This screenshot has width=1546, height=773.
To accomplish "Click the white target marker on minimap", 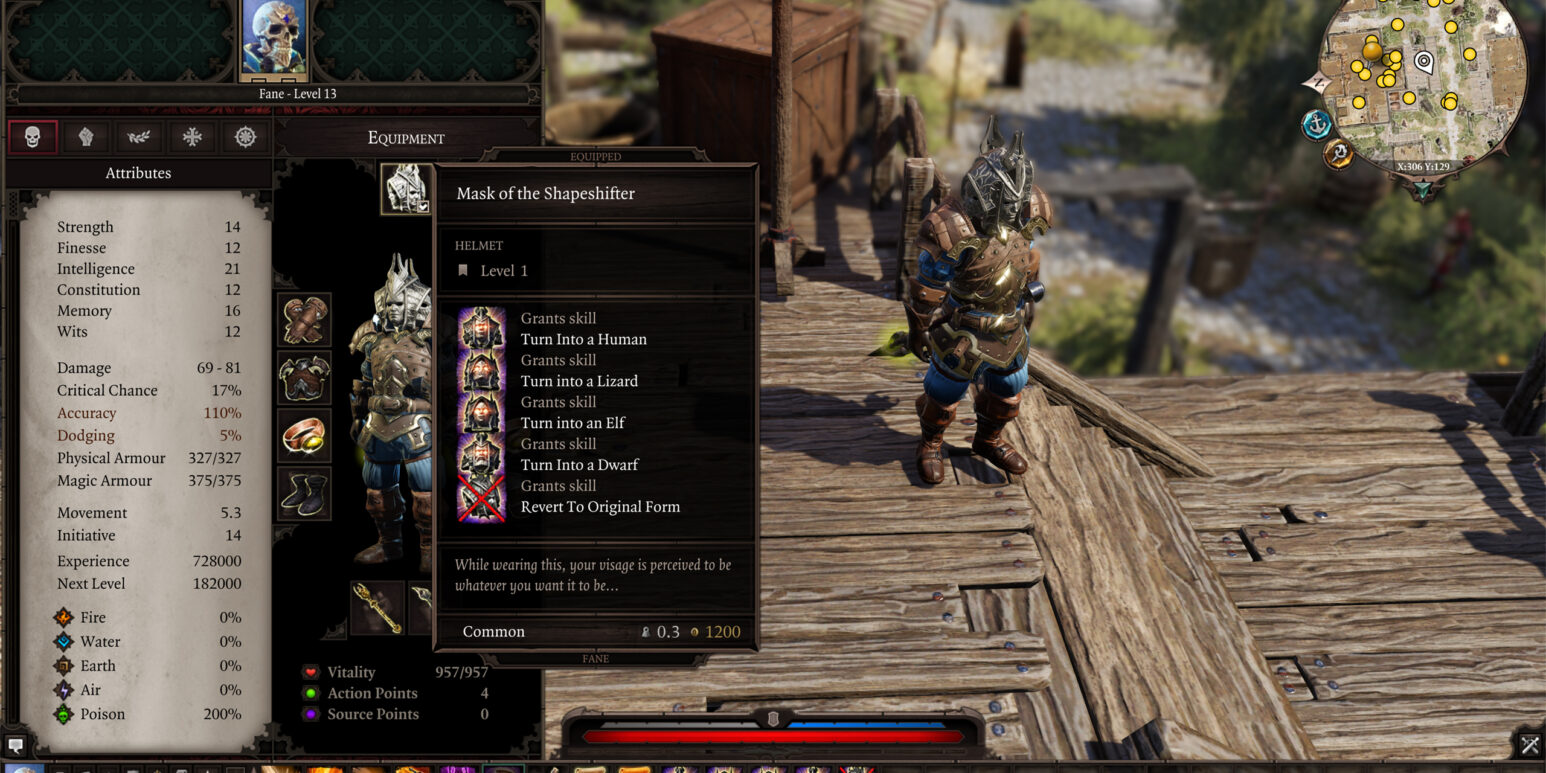I will (1424, 62).
